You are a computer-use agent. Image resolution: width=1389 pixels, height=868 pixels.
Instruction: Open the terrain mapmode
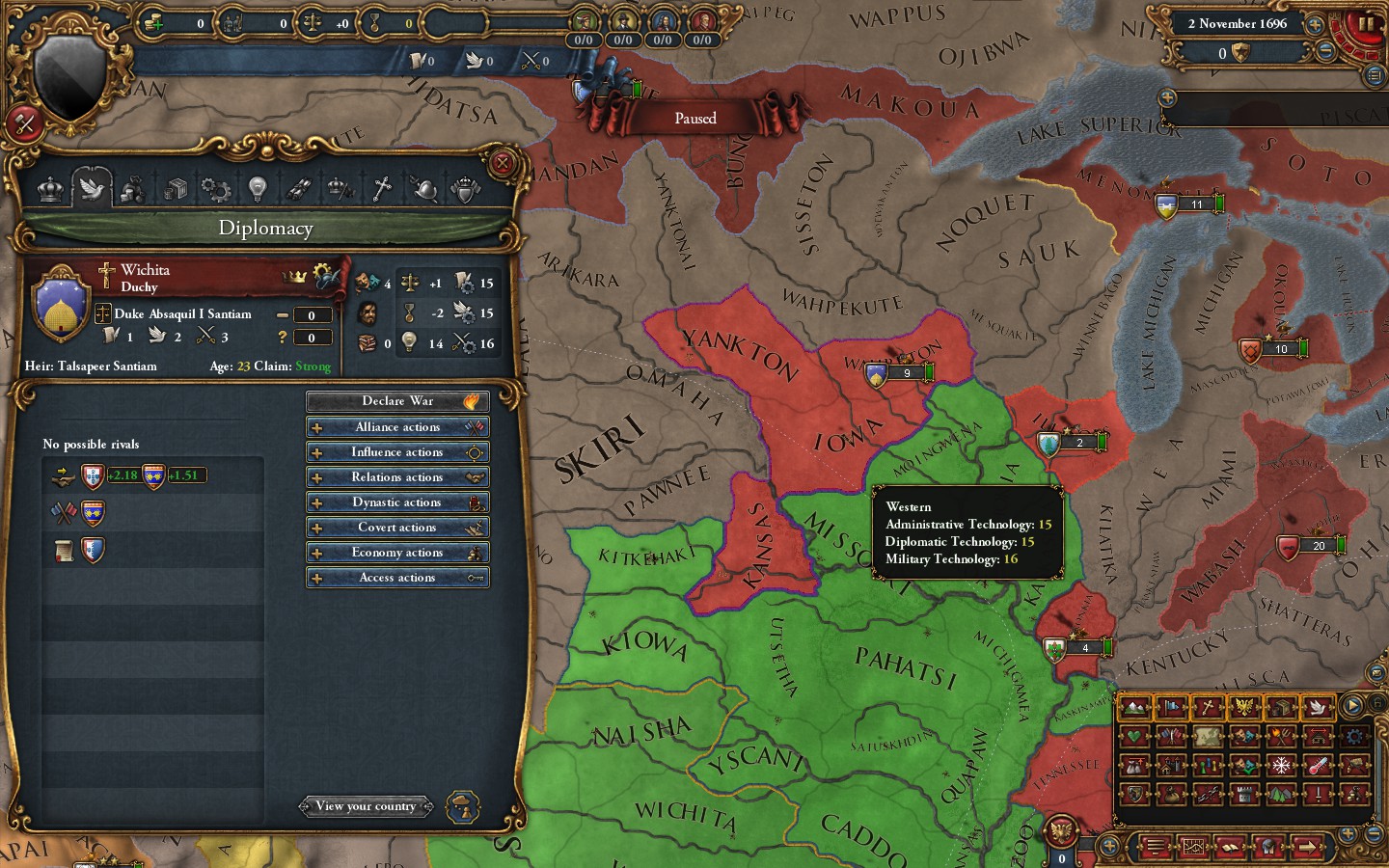(x=1135, y=707)
